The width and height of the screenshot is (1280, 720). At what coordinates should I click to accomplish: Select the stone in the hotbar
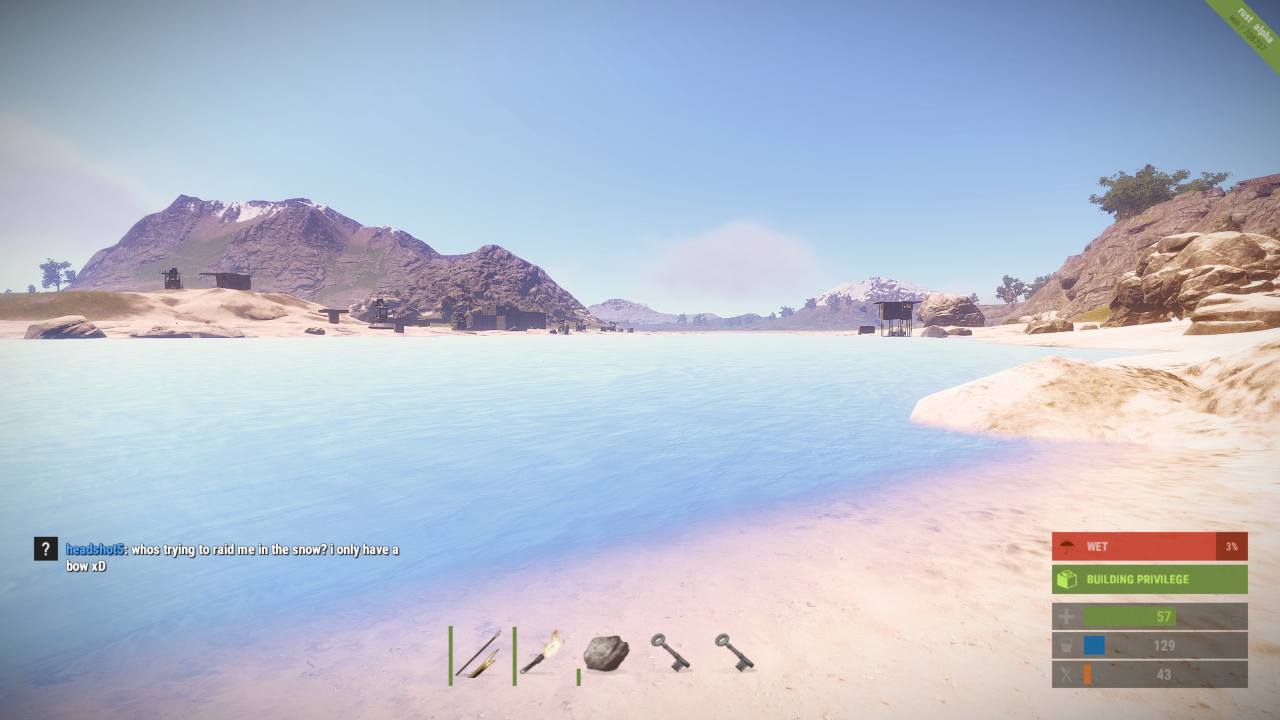pos(608,655)
